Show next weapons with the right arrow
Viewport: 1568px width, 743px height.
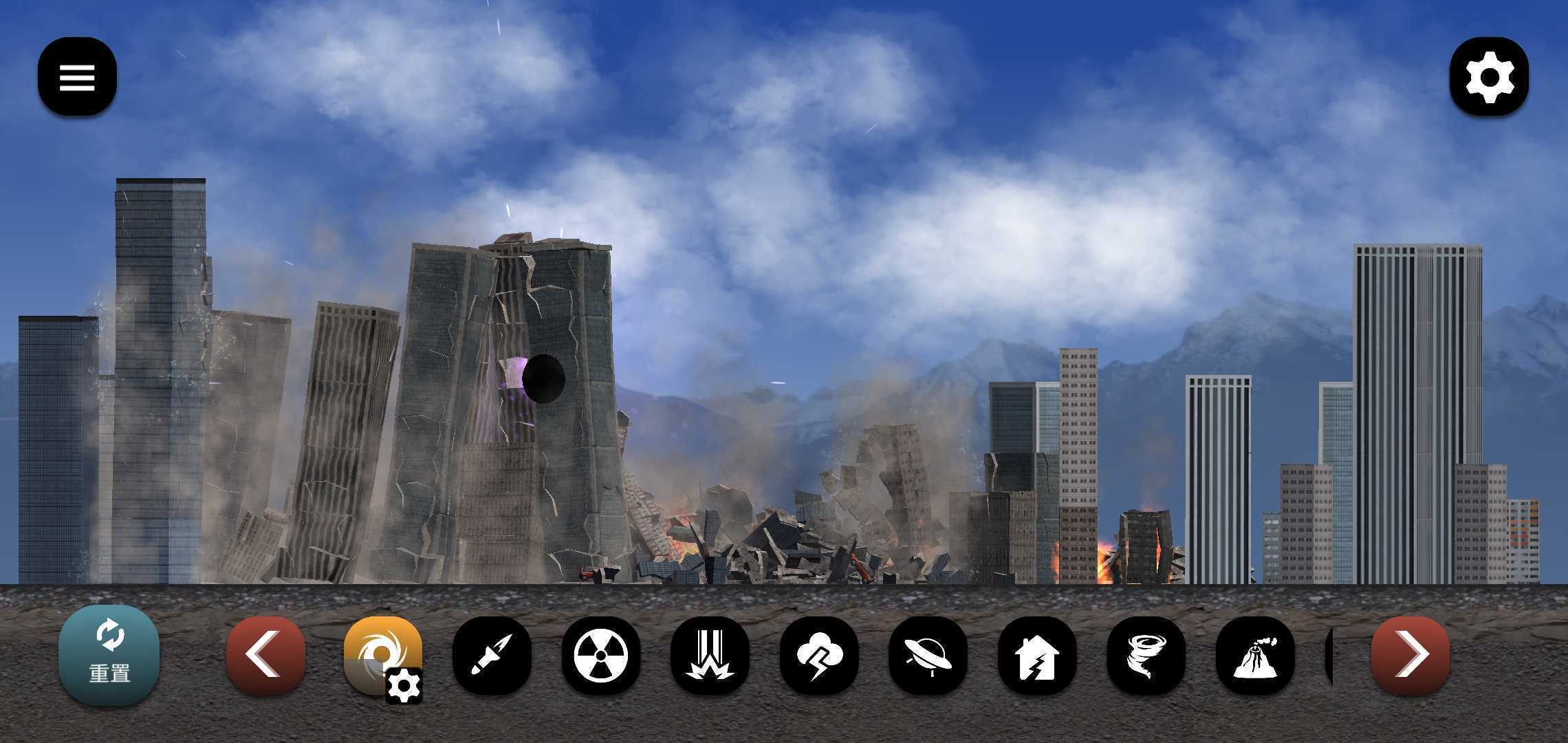(1410, 655)
